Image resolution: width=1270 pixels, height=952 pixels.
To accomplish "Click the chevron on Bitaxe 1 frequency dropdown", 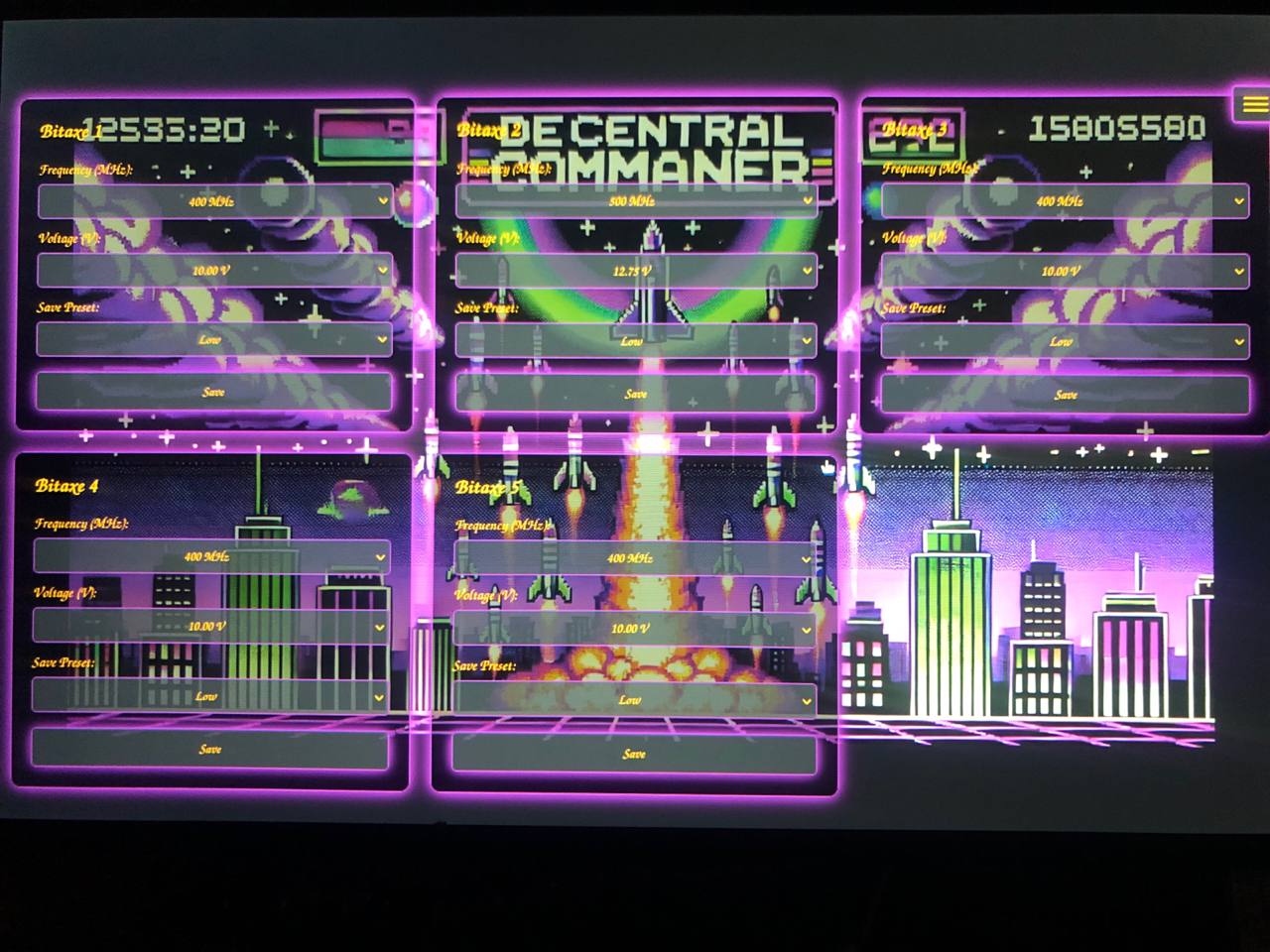I will (x=381, y=201).
